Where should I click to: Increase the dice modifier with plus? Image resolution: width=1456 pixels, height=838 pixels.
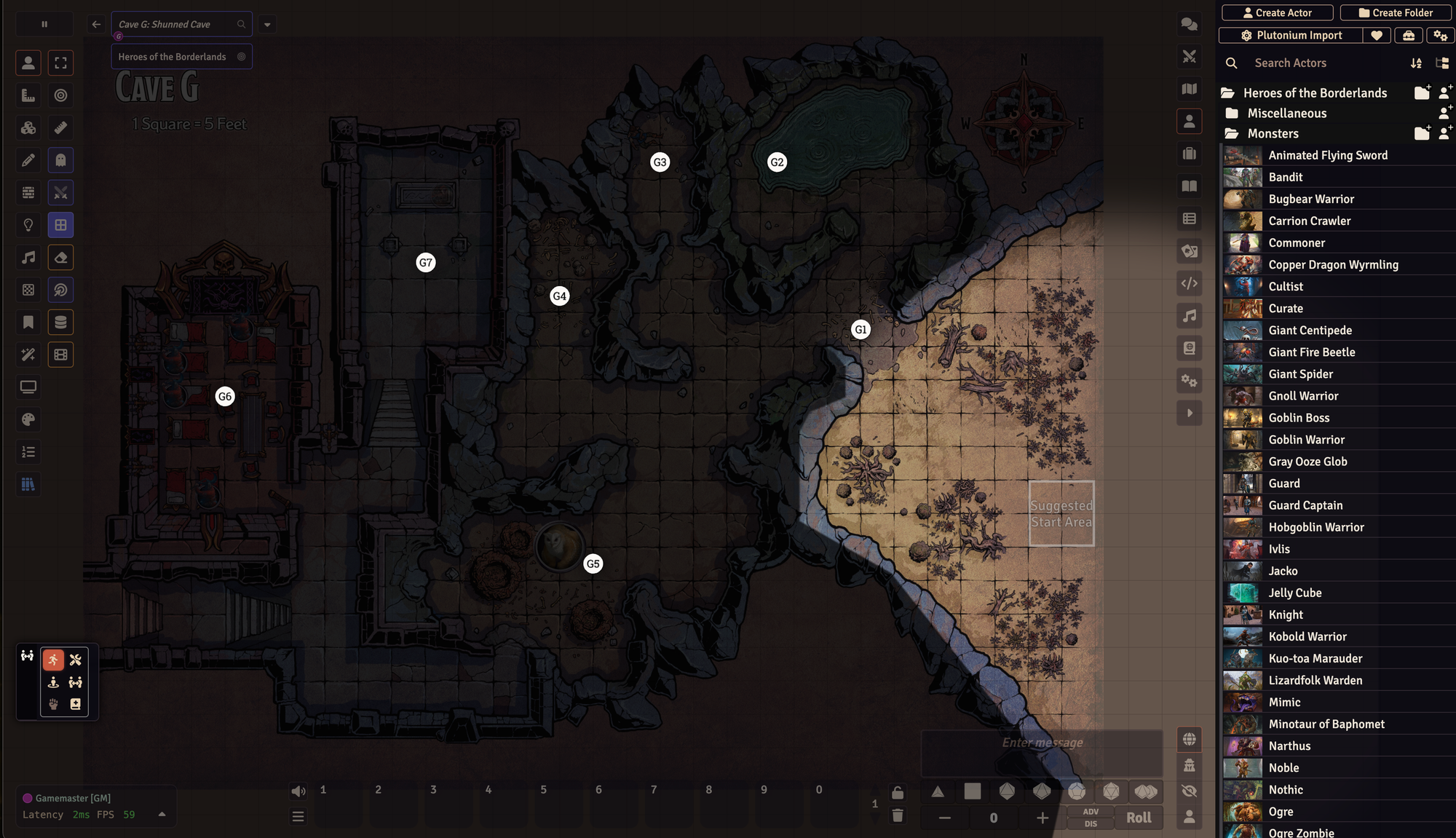pos(1042,818)
